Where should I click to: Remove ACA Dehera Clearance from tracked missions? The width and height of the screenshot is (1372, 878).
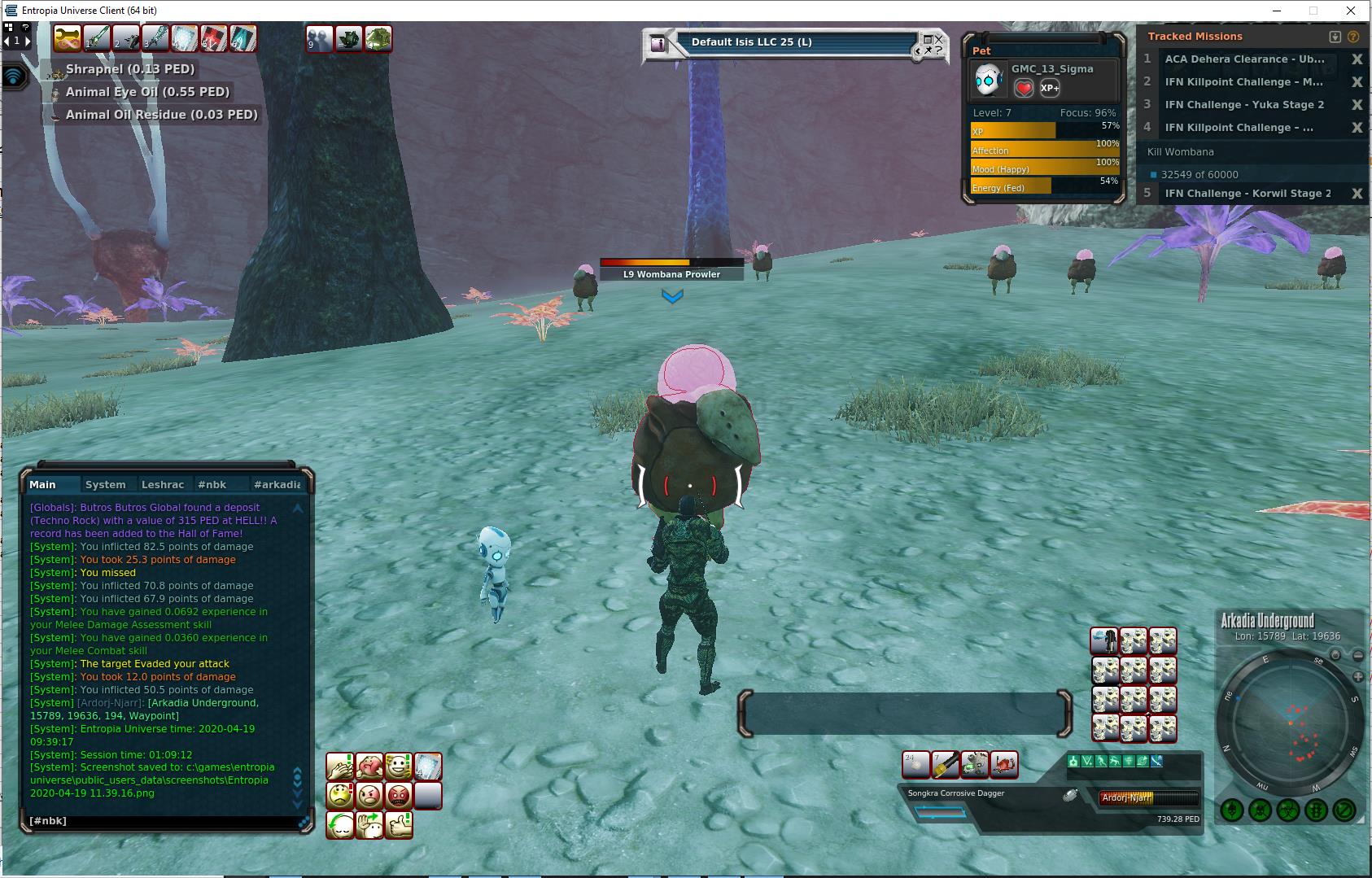(x=1357, y=59)
